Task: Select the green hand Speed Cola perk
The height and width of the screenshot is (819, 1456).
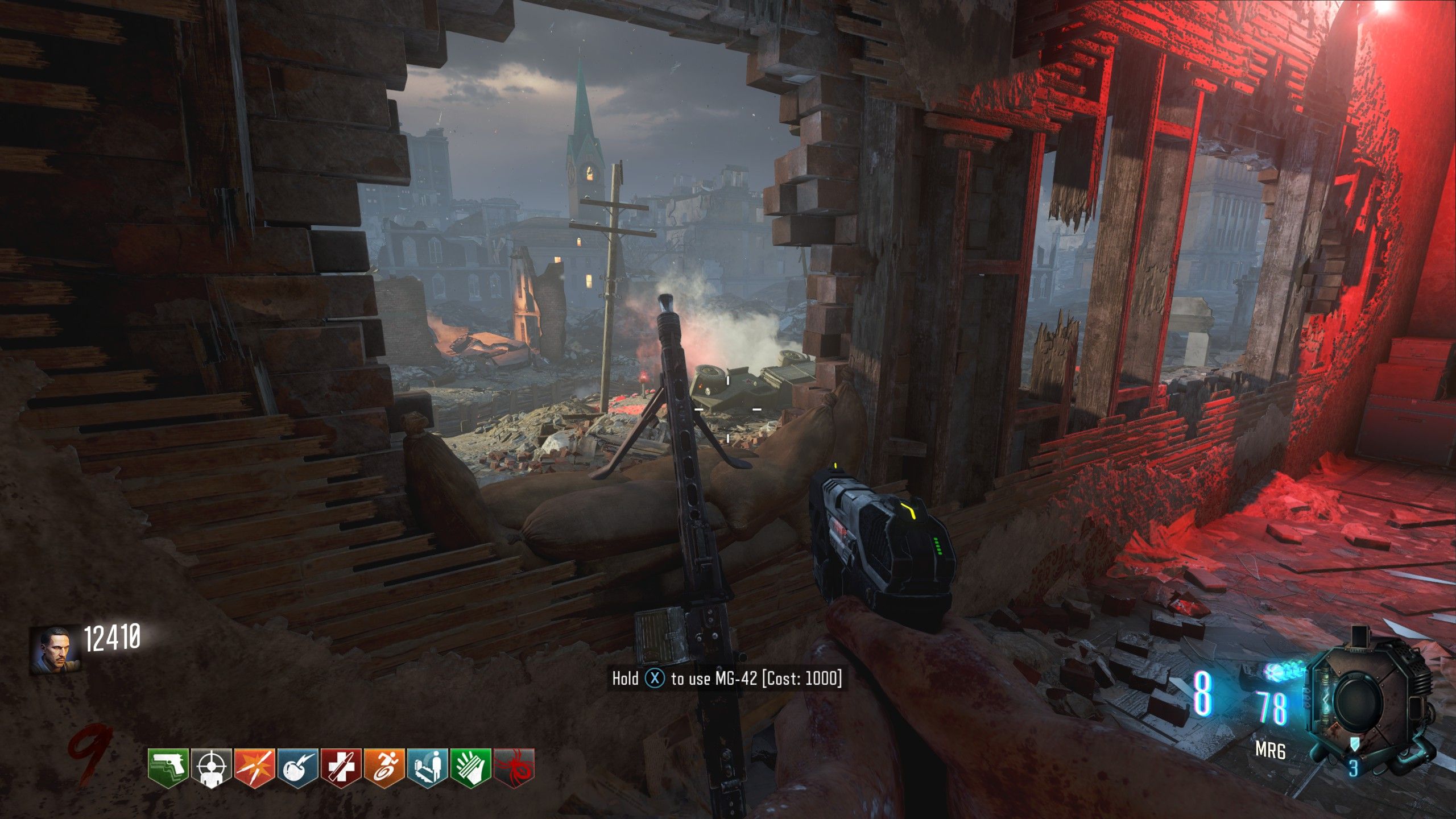Action: (471, 767)
